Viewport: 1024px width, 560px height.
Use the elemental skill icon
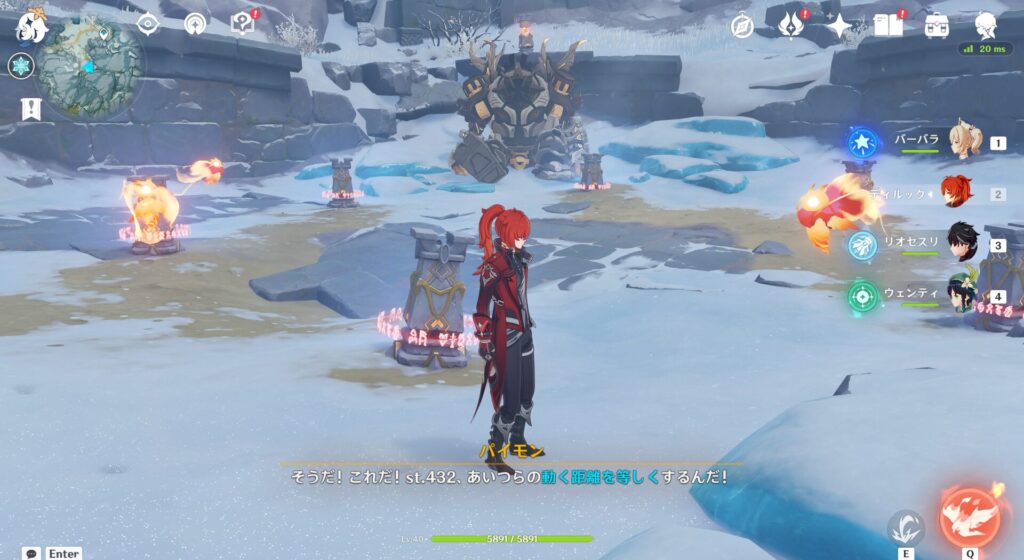coord(906,527)
